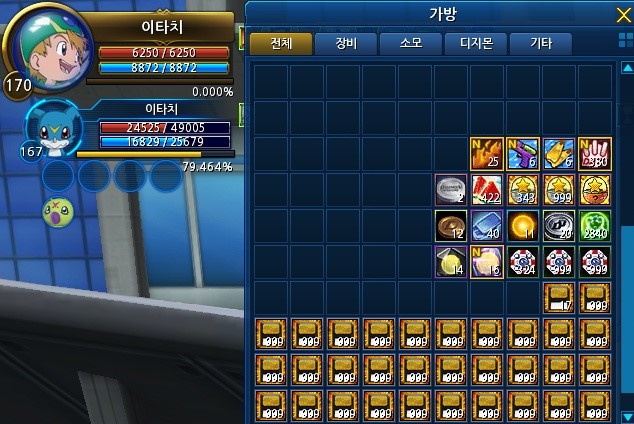634x424 pixels.
Task: Select the yellow lightbulb item stack
Action: coord(450,261)
